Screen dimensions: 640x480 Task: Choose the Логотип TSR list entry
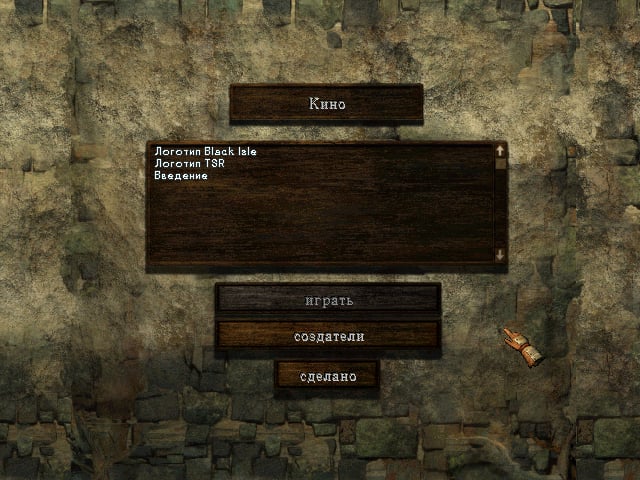[186, 164]
